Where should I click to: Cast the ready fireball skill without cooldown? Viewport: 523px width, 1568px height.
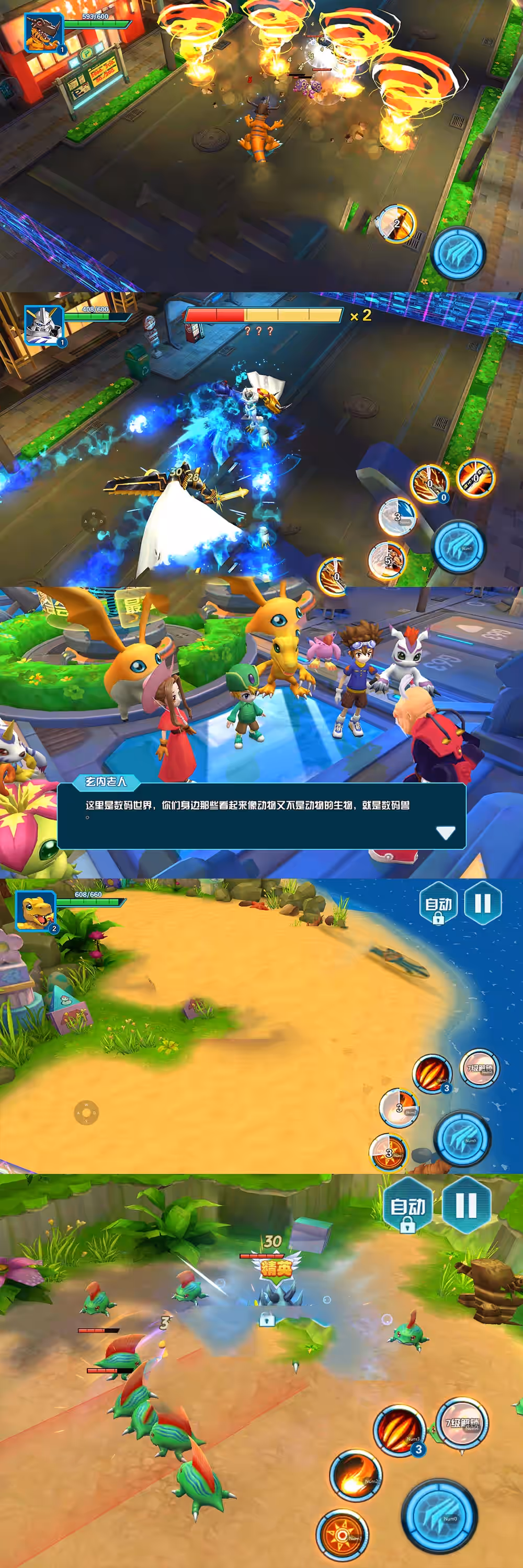(356, 1475)
